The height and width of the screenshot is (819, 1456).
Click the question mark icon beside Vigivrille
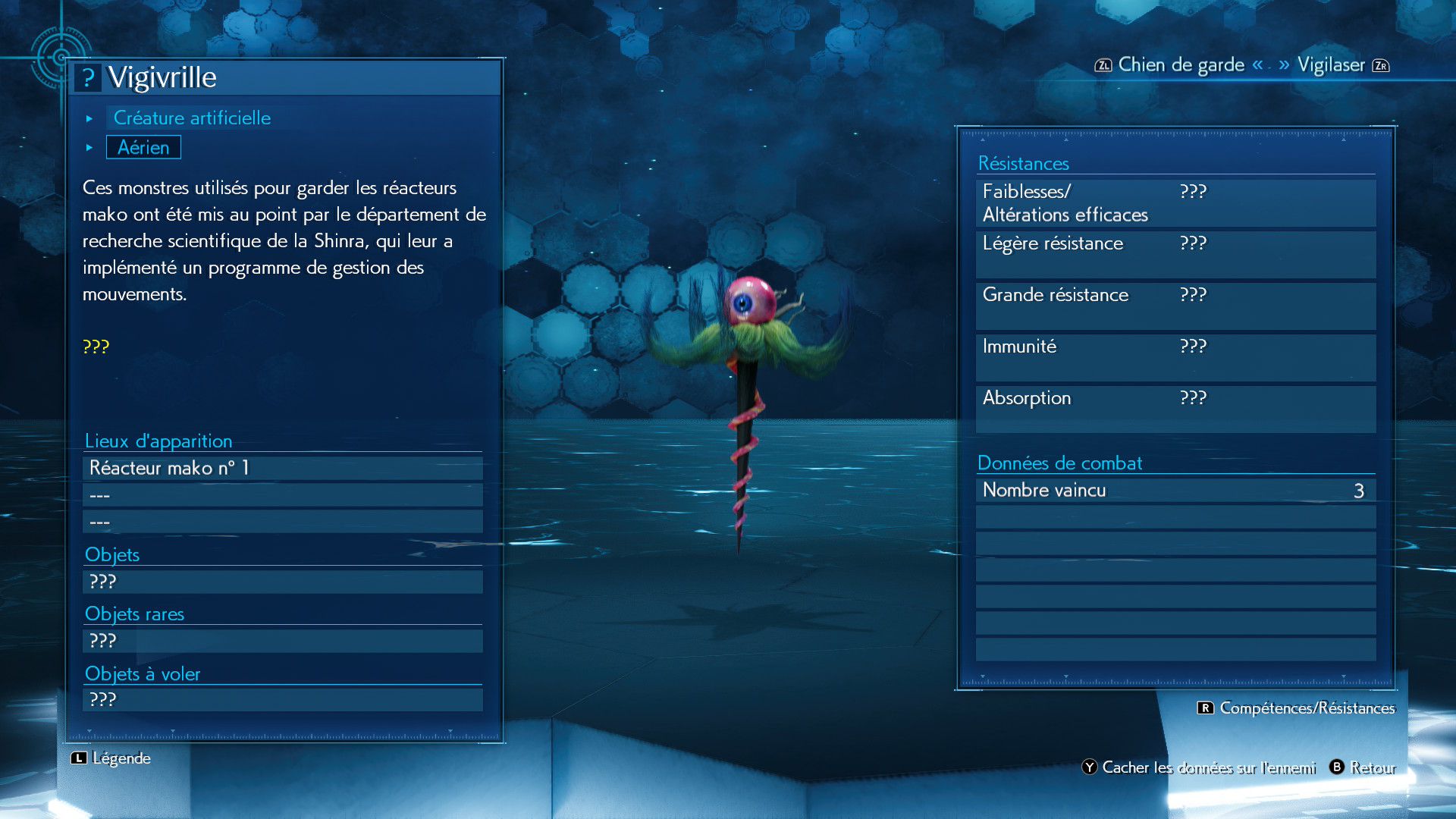point(88,78)
